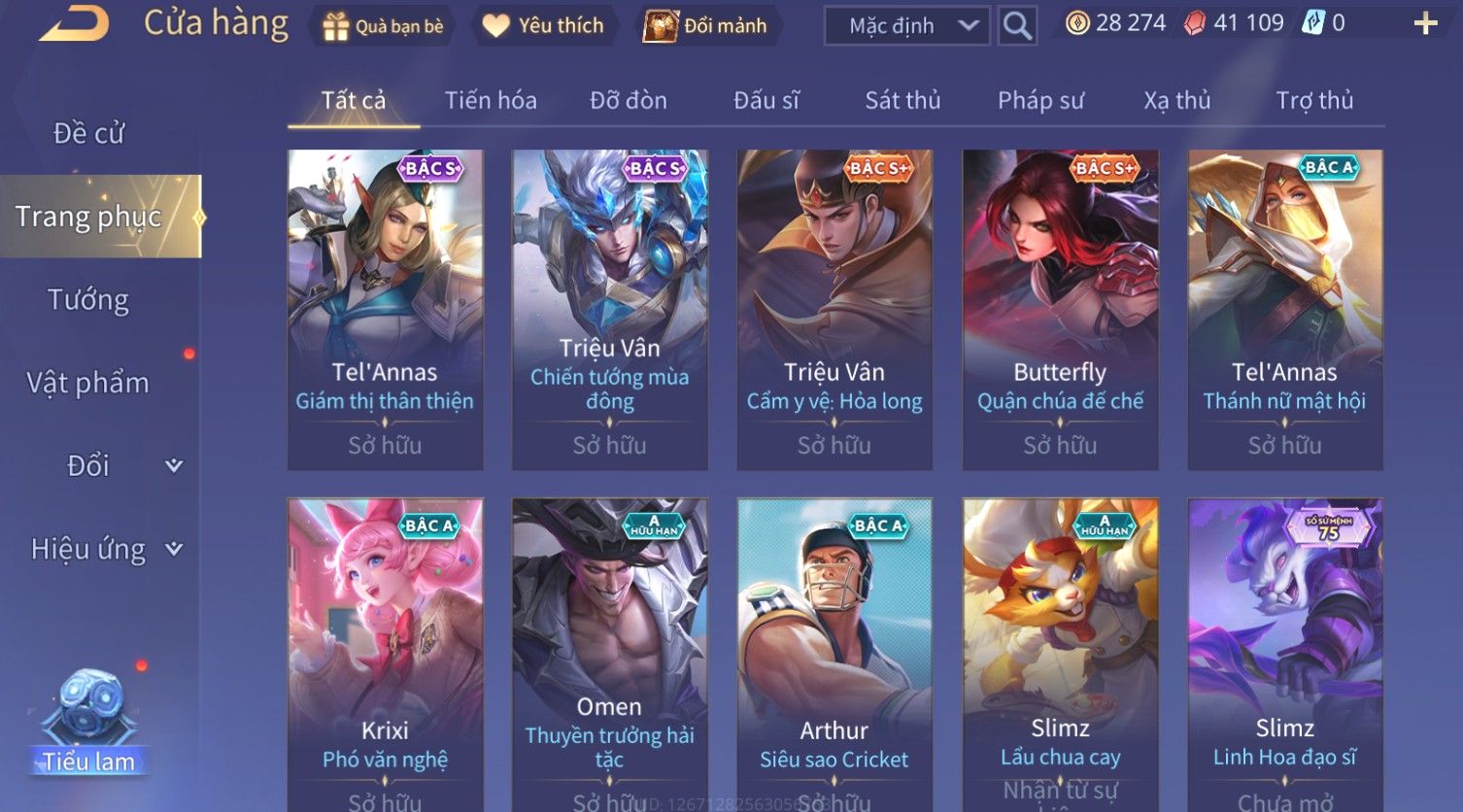Go back using the return arrow

click(x=74, y=24)
